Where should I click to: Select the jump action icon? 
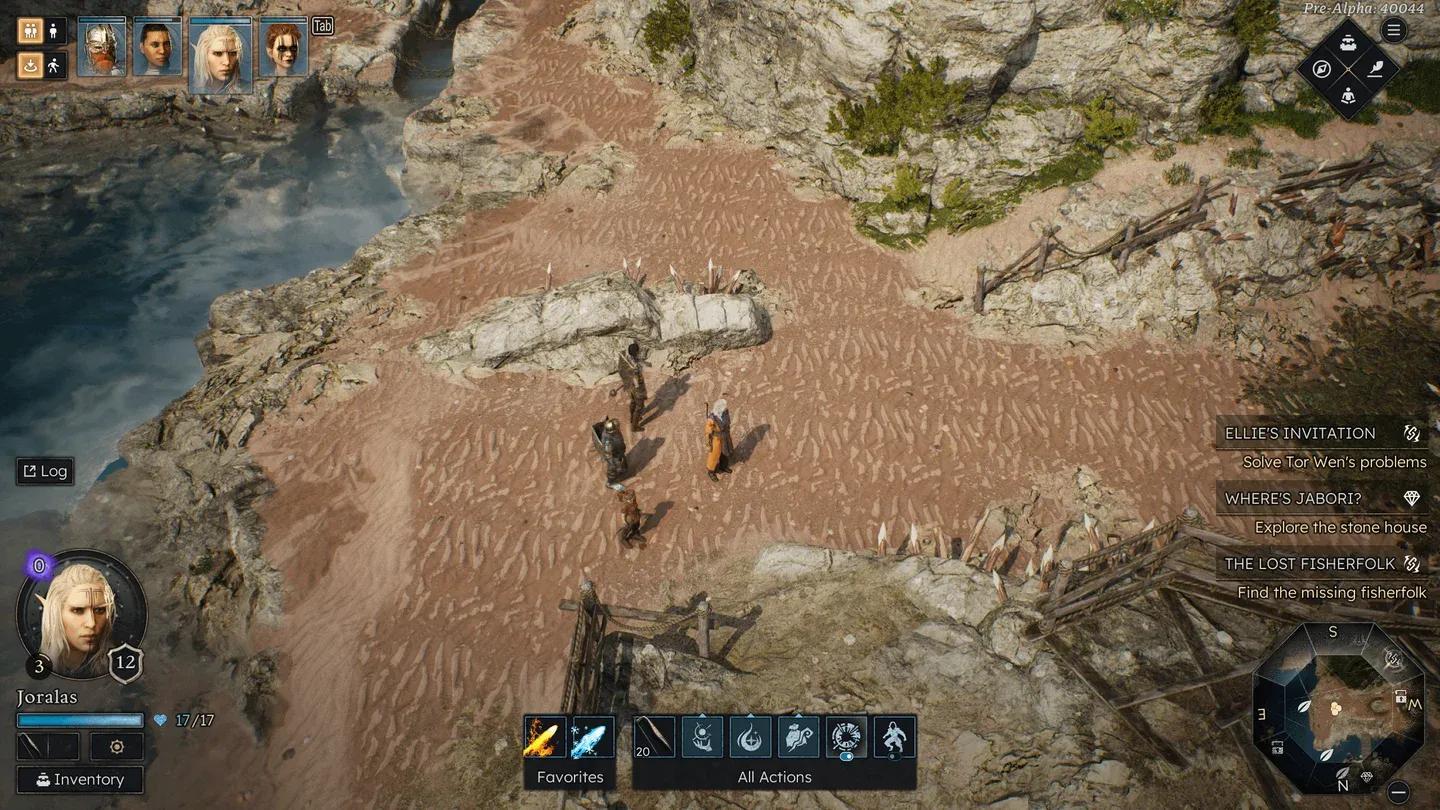point(895,736)
